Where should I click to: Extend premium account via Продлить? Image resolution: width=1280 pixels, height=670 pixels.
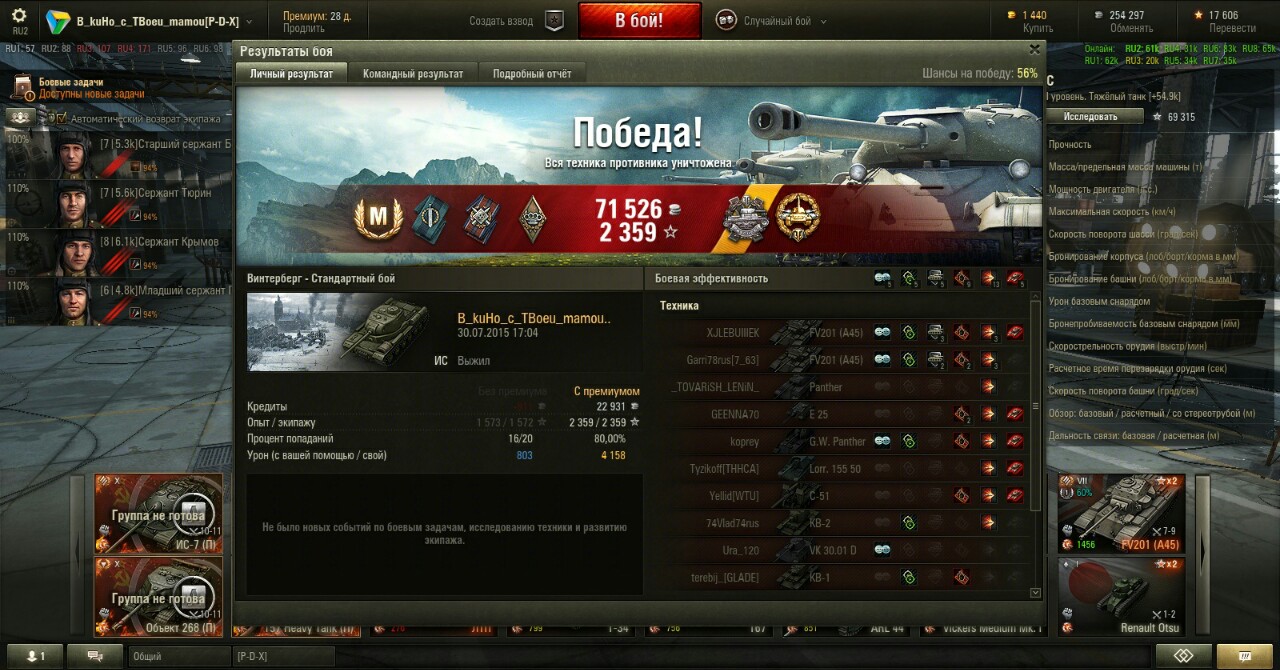point(303,29)
